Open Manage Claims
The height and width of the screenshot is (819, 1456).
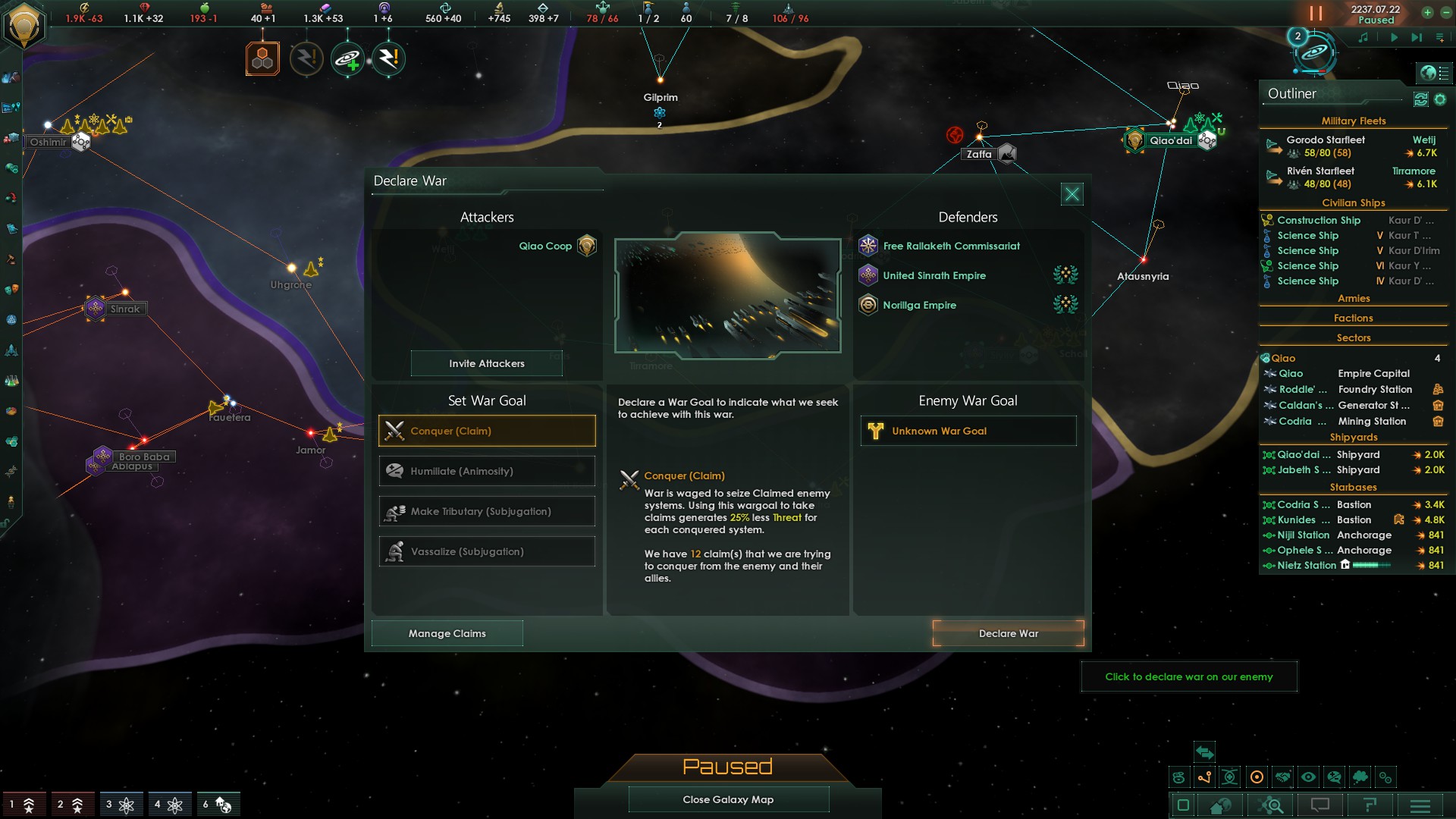click(x=447, y=633)
